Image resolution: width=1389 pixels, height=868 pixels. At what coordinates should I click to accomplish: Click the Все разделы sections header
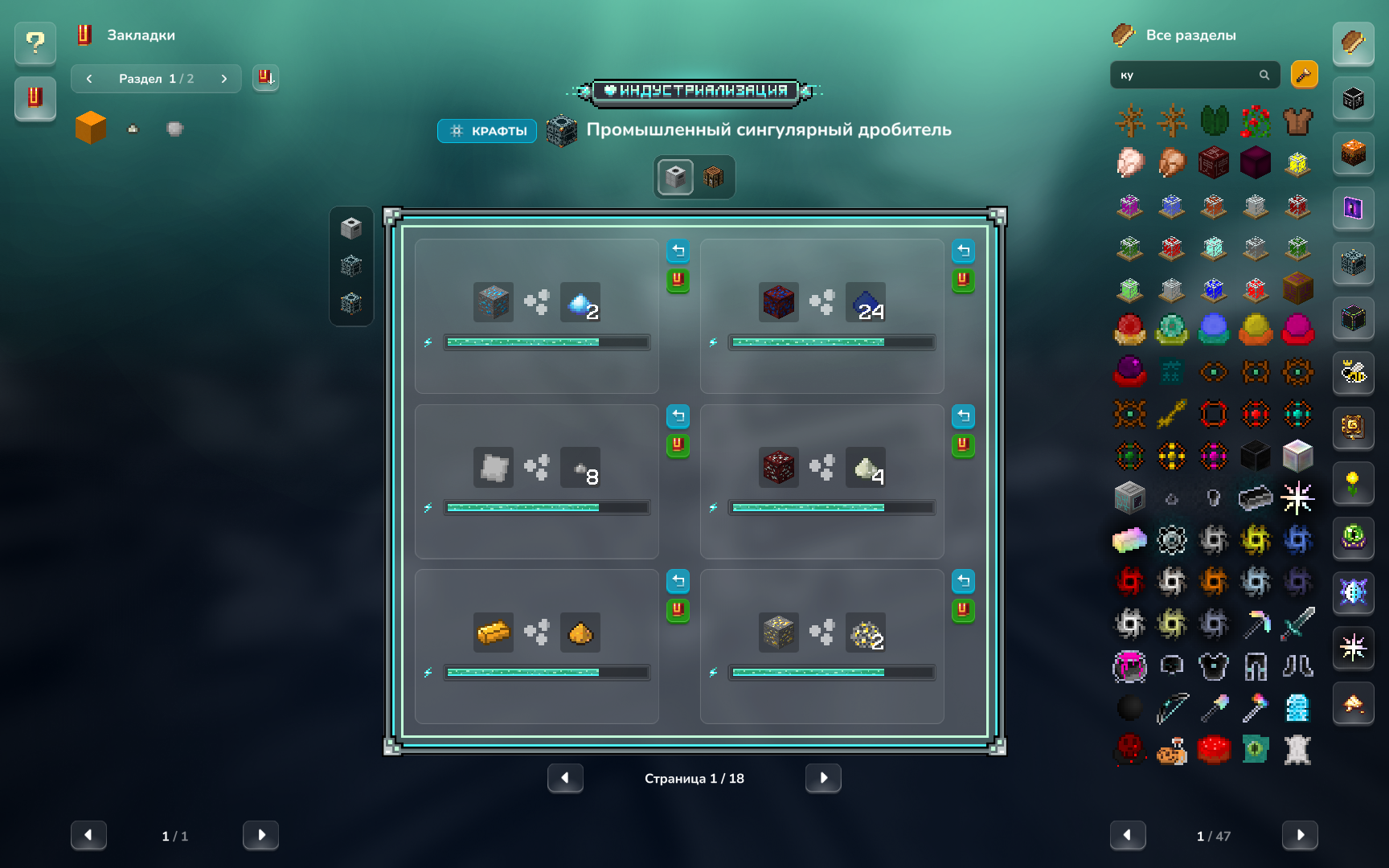(1190, 35)
